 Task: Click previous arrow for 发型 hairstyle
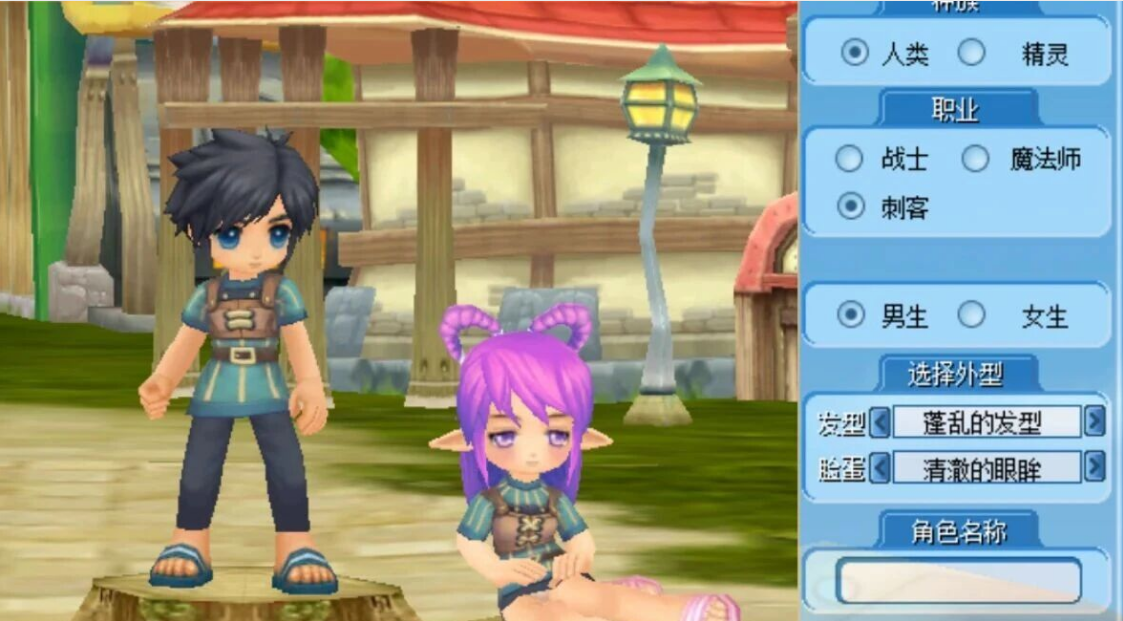(880, 423)
